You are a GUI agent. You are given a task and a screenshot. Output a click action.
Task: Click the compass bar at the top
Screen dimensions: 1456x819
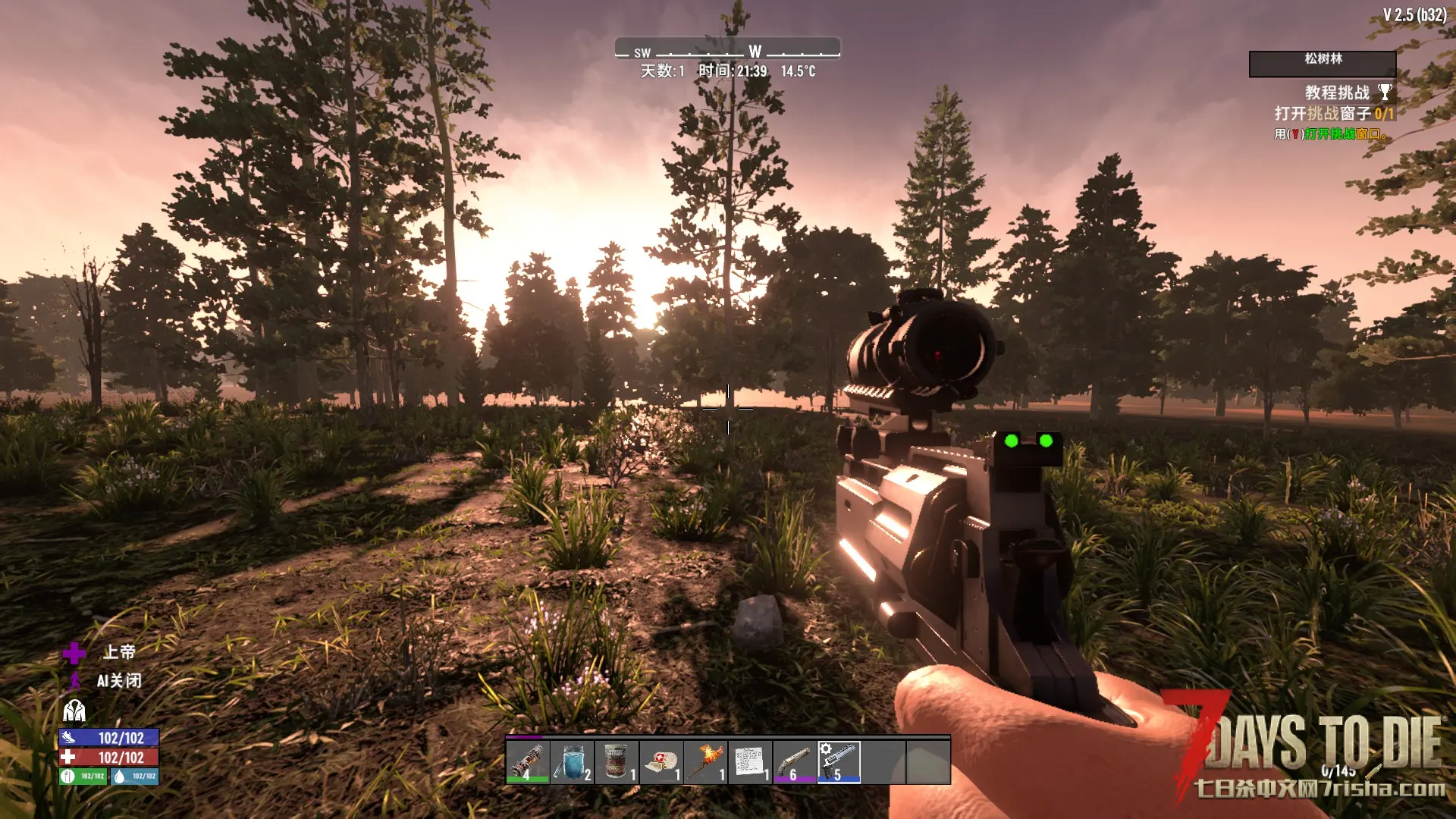point(727,49)
